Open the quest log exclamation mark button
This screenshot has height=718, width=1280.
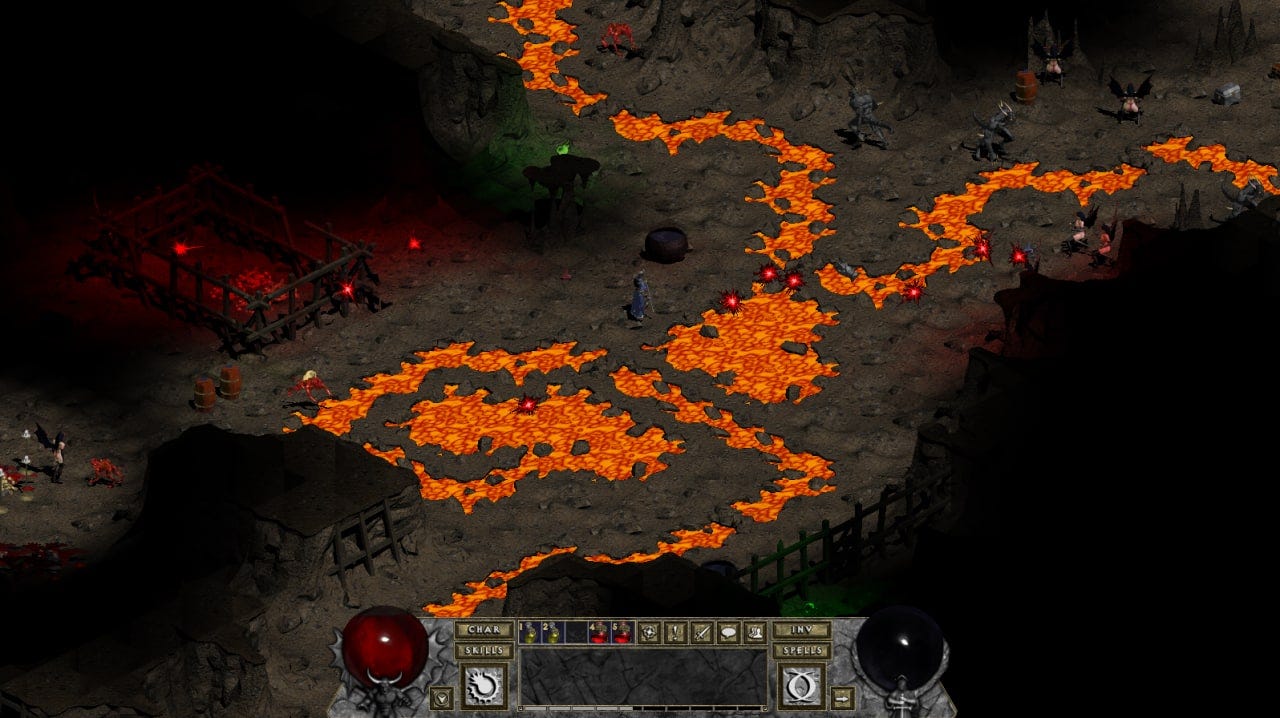[676, 632]
